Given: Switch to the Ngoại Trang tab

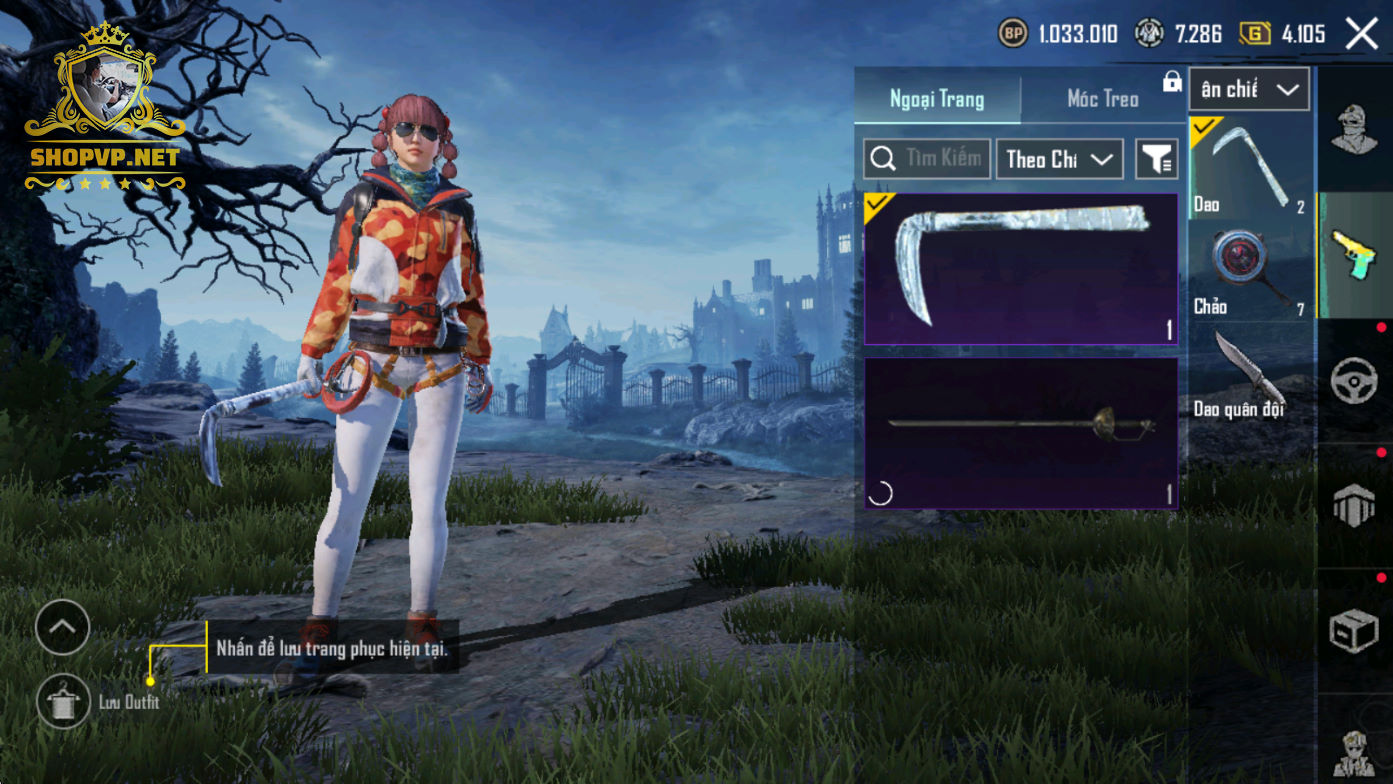Looking at the screenshot, I should [x=937, y=99].
